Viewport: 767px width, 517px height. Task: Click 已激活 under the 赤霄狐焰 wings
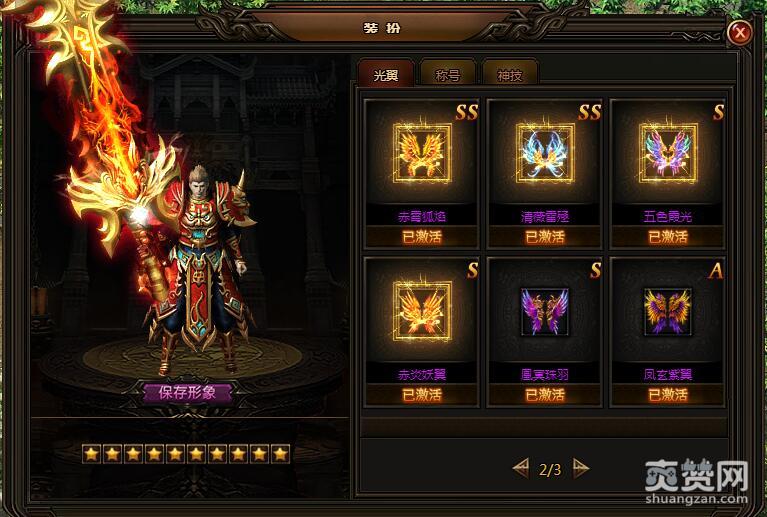(421, 237)
